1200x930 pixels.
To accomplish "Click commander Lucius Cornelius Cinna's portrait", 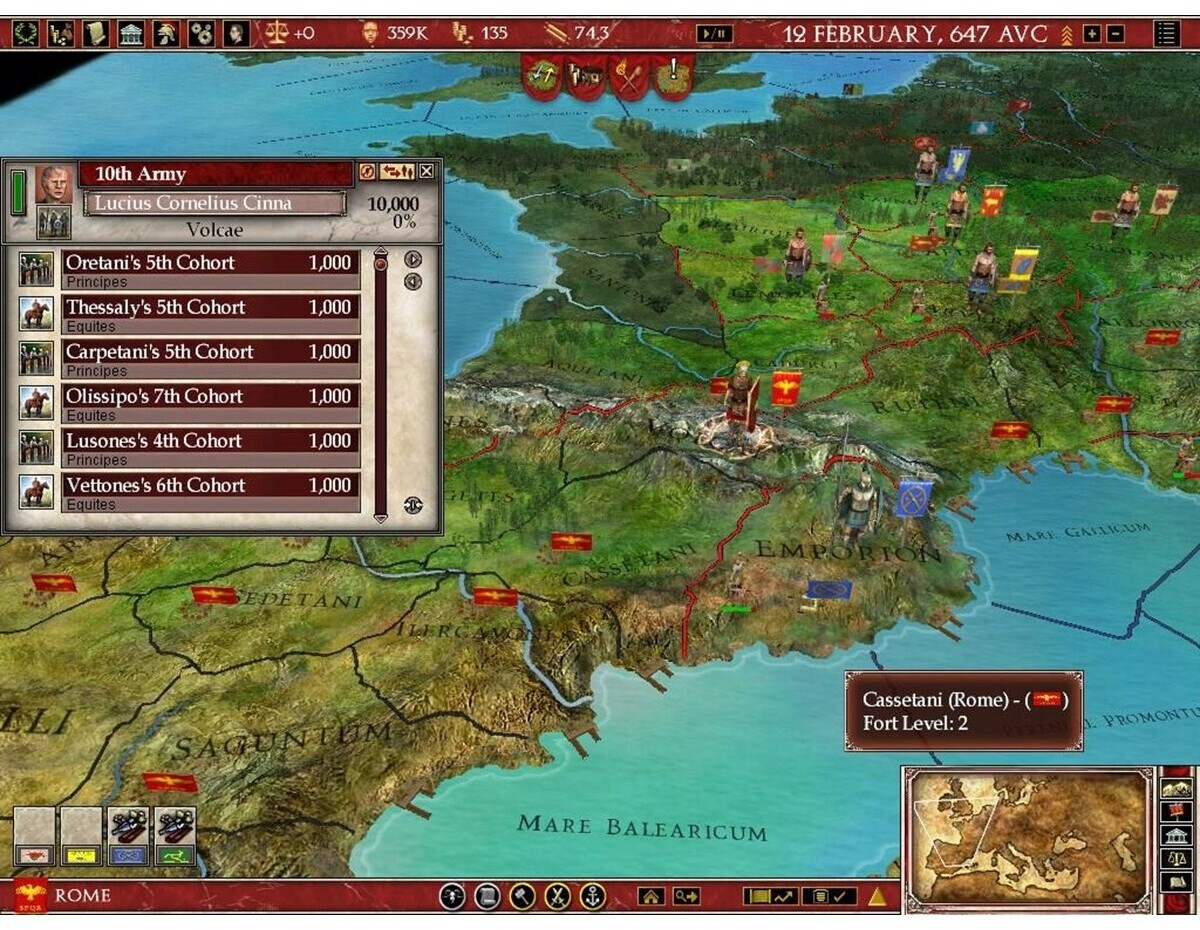I will coord(54,185).
